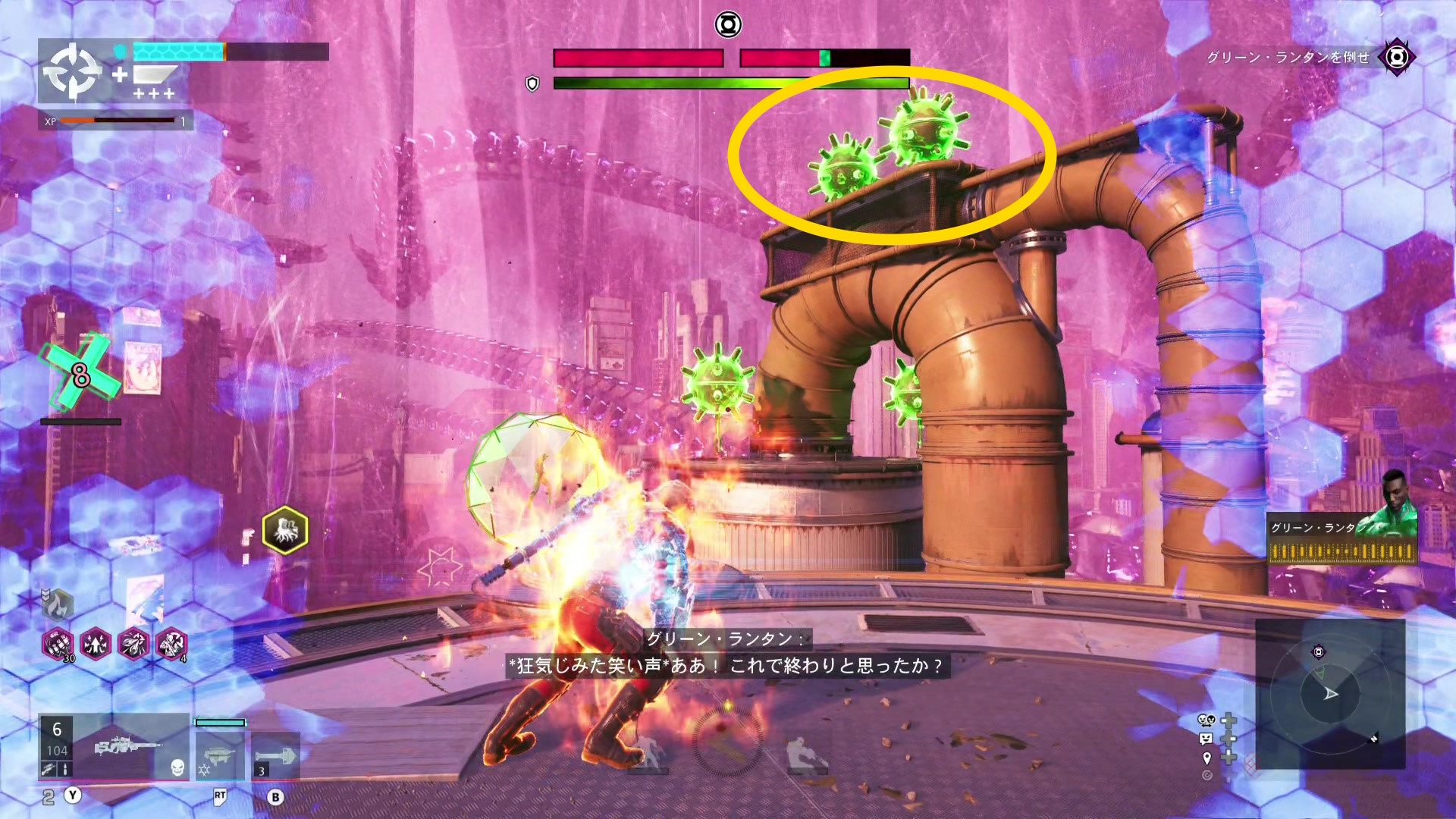Click the ammo bandolier buff icon
Image resolution: width=1456 pixels, height=819 pixels.
coord(58,645)
